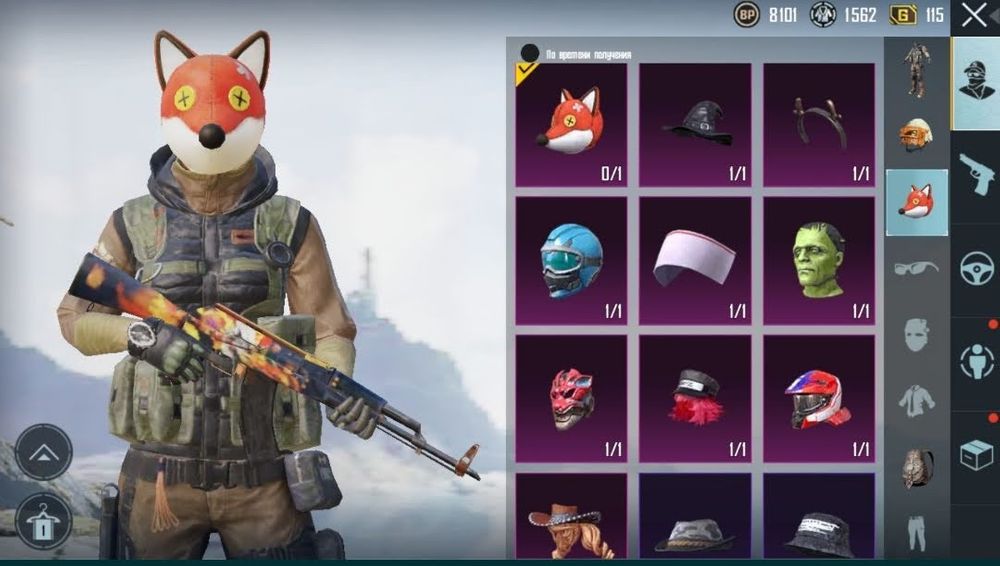
Task: Click the clothes hanger button
Action: tap(44, 522)
